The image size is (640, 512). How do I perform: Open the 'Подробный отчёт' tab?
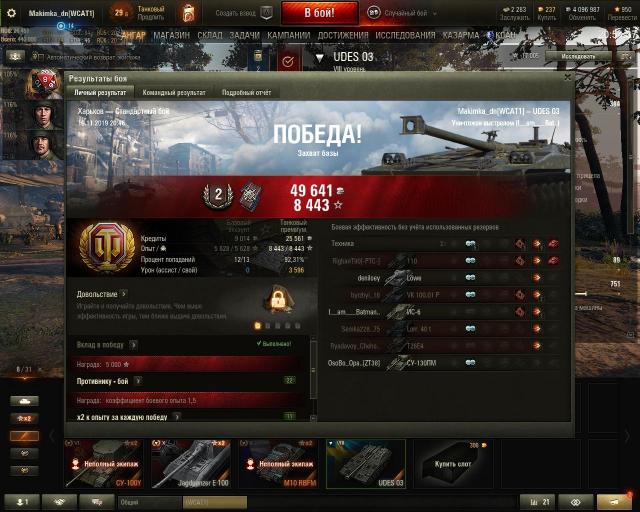click(x=247, y=92)
